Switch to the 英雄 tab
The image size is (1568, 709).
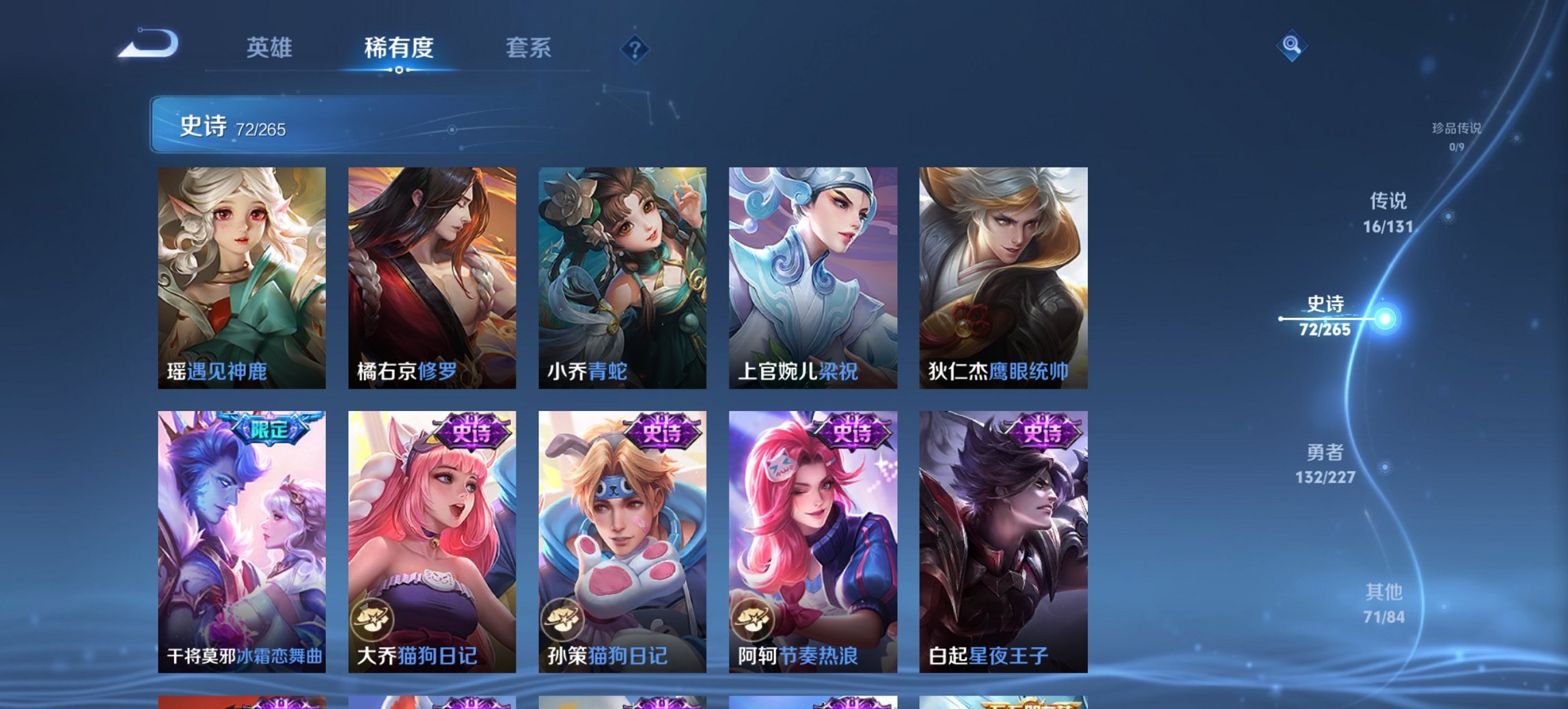coord(271,48)
